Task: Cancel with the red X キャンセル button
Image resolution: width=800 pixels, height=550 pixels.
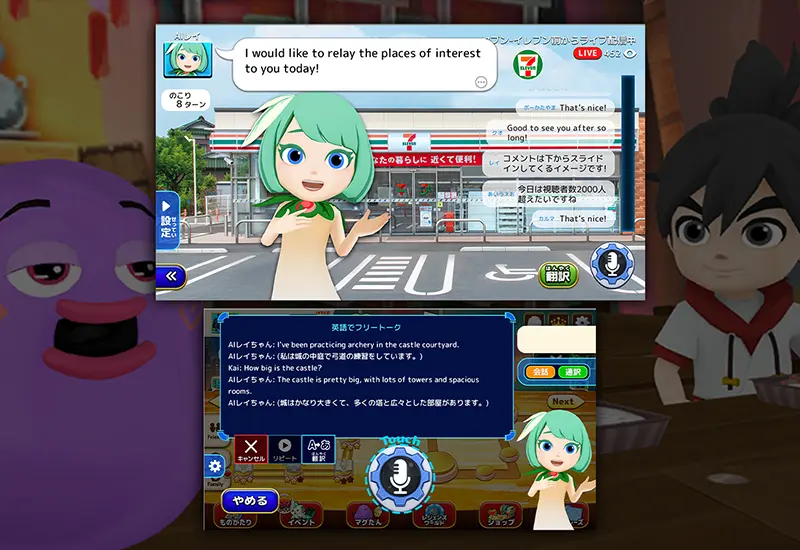Action: click(250, 450)
